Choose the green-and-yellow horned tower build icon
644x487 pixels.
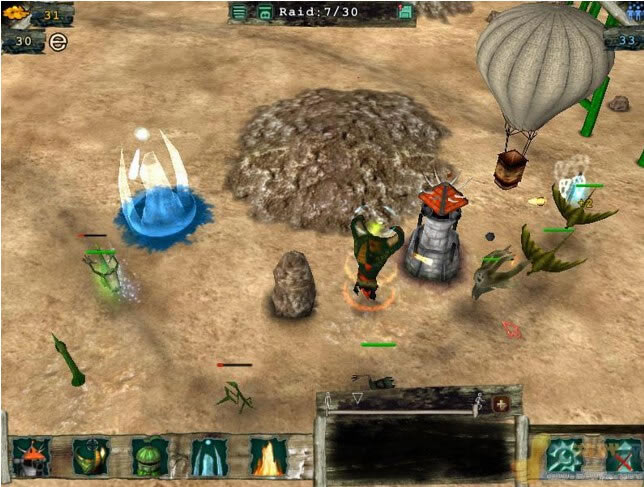91,457
